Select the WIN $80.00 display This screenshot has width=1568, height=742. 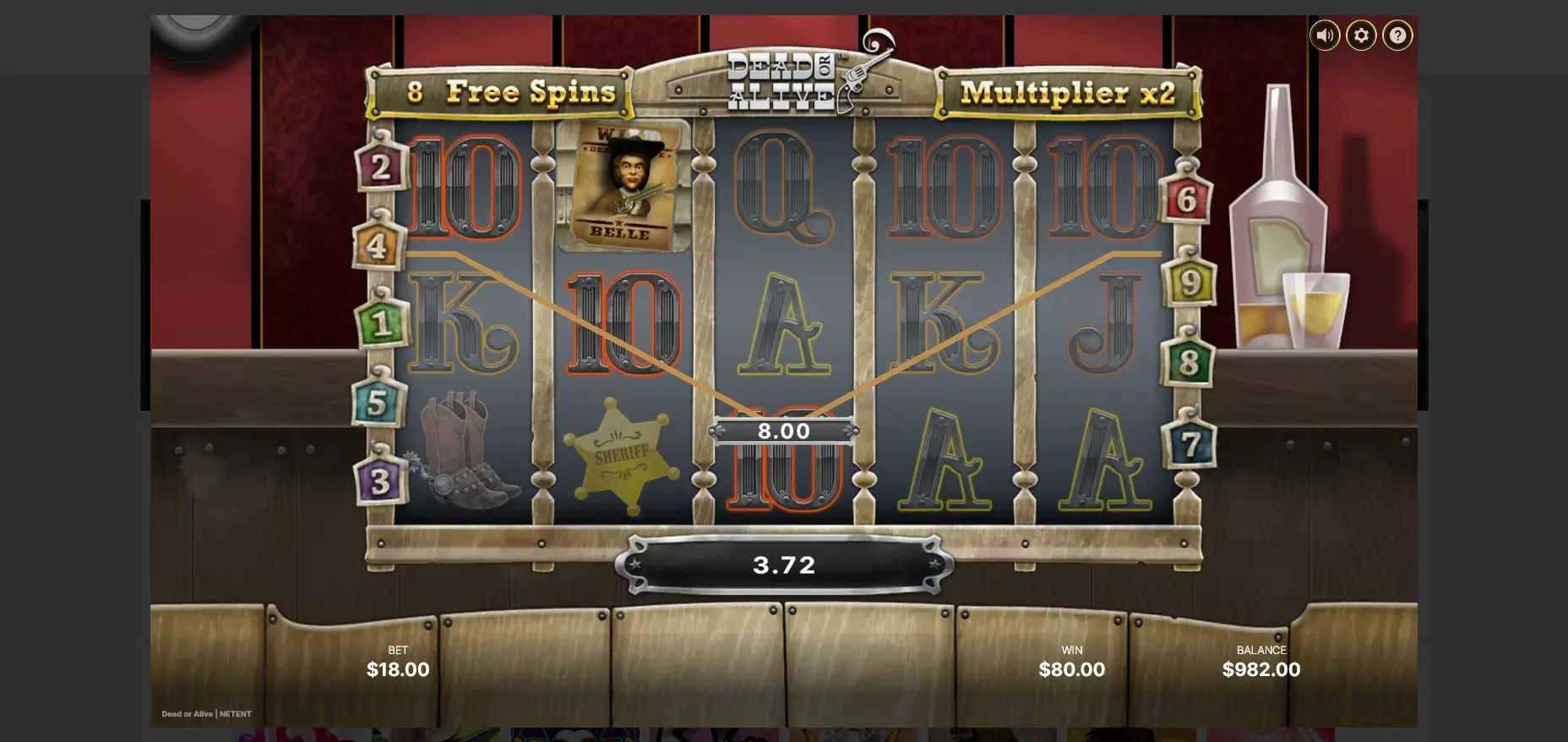[1071, 668]
